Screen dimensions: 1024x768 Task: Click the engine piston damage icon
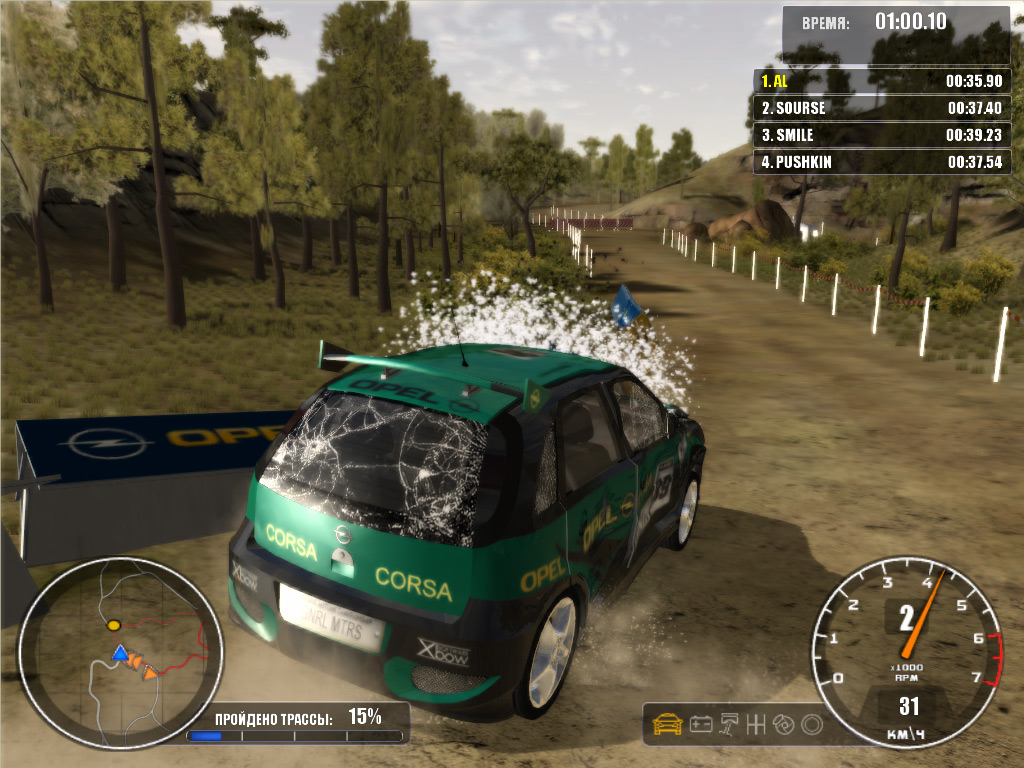tap(731, 724)
